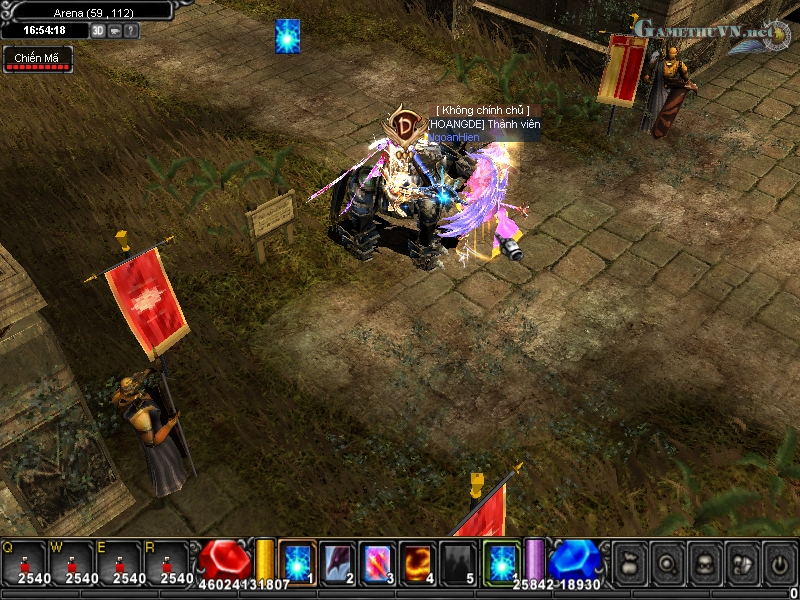Select the dark wing skill in slot 2
The width and height of the screenshot is (800, 600).
point(337,562)
